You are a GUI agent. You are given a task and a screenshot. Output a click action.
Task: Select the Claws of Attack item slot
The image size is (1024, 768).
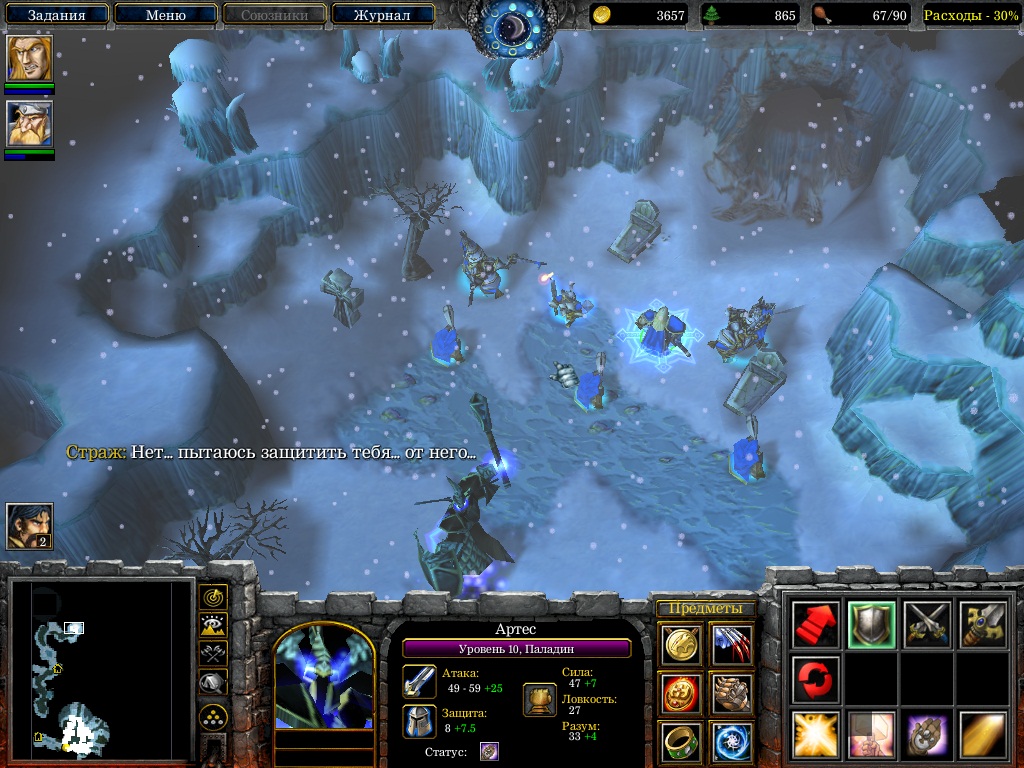(x=733, y=645)
